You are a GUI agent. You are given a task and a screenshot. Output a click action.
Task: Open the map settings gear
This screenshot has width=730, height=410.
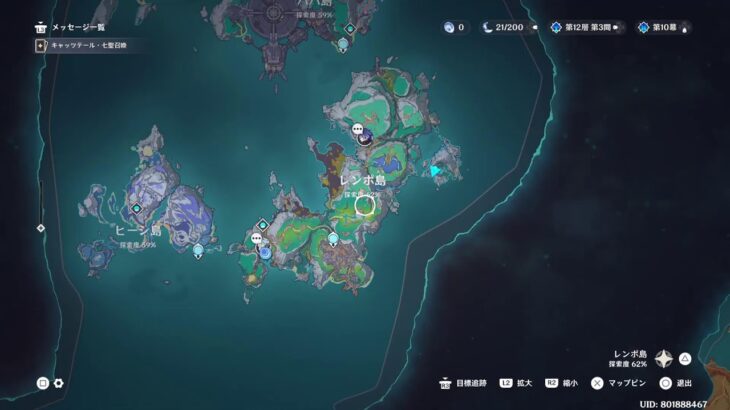59,383
